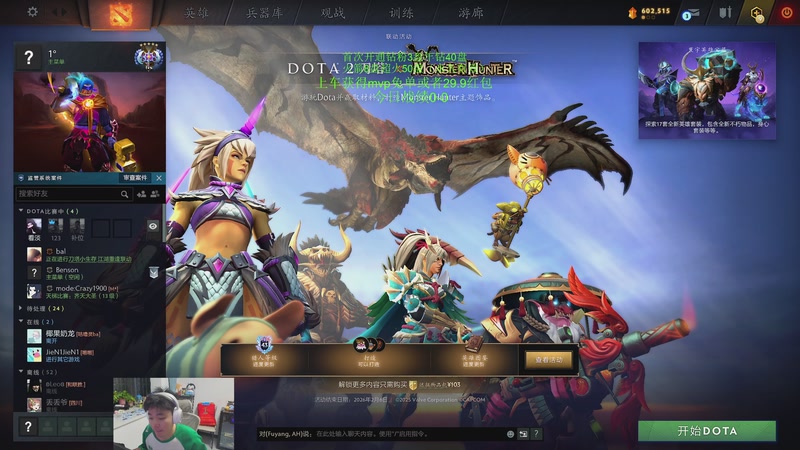Open the 游廊 arcade tab
800x450 pixels.
coord(470,14)
